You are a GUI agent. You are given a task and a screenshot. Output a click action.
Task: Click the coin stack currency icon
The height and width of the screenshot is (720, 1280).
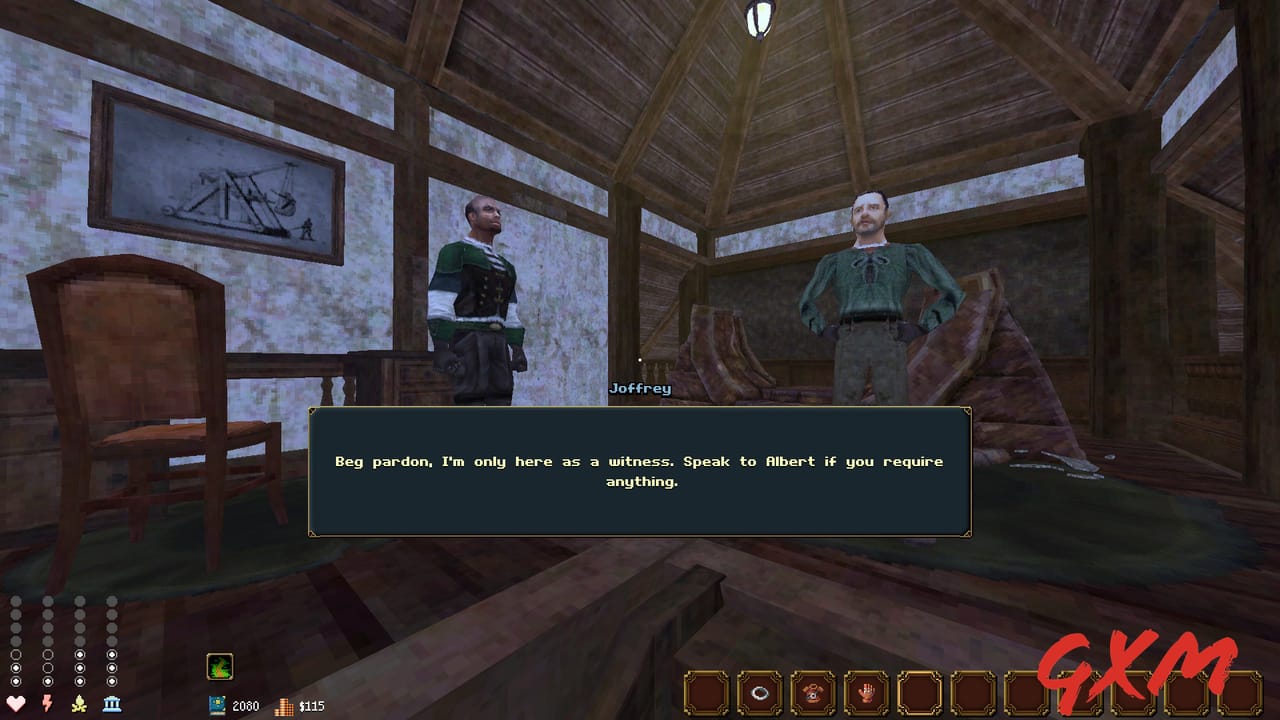[x=284, y=706]
